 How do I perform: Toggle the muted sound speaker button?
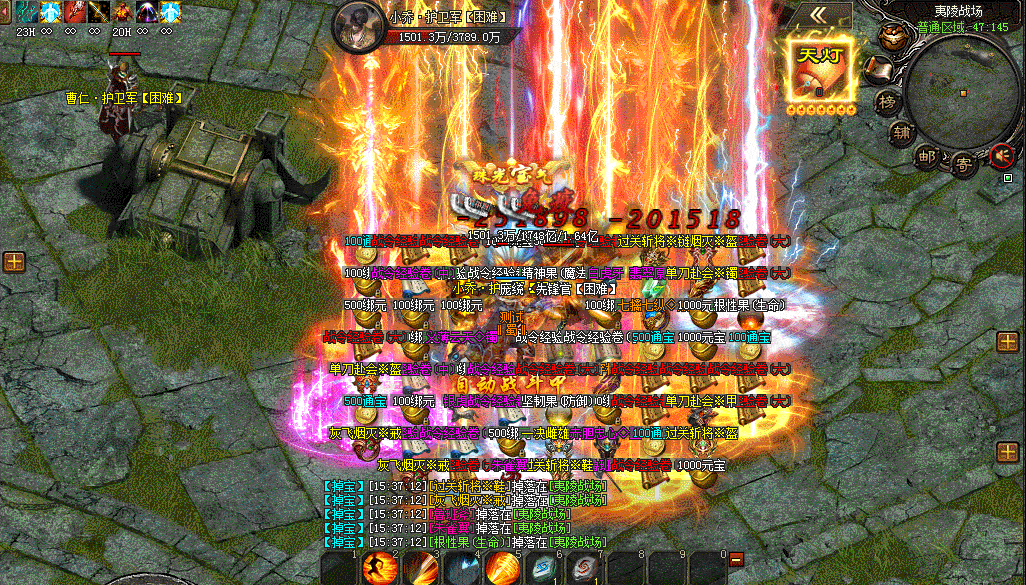point(1000,155)
